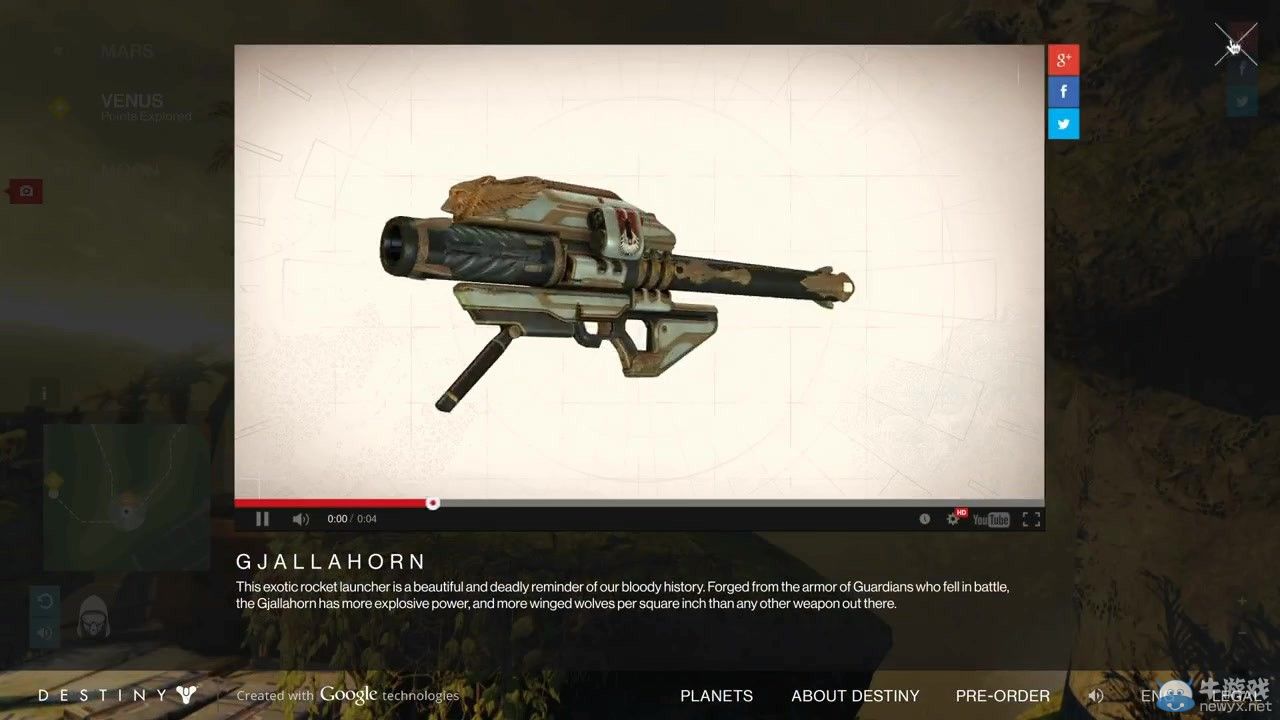Open the Google+ share icon
1280x720 pixels.
[x=1063, y=59]
